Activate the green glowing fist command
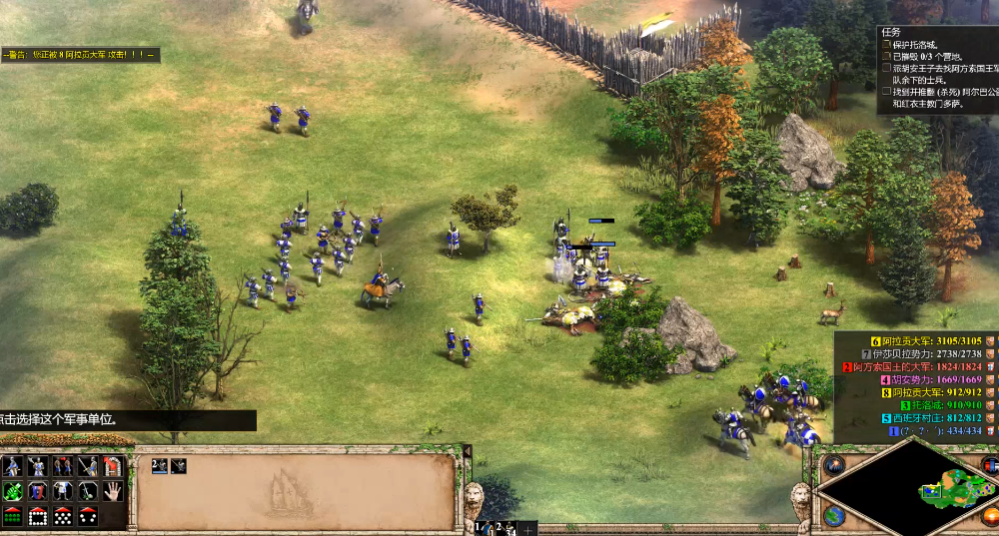The width and height of the screenshot is (999, 536). [x=13, y=491]
